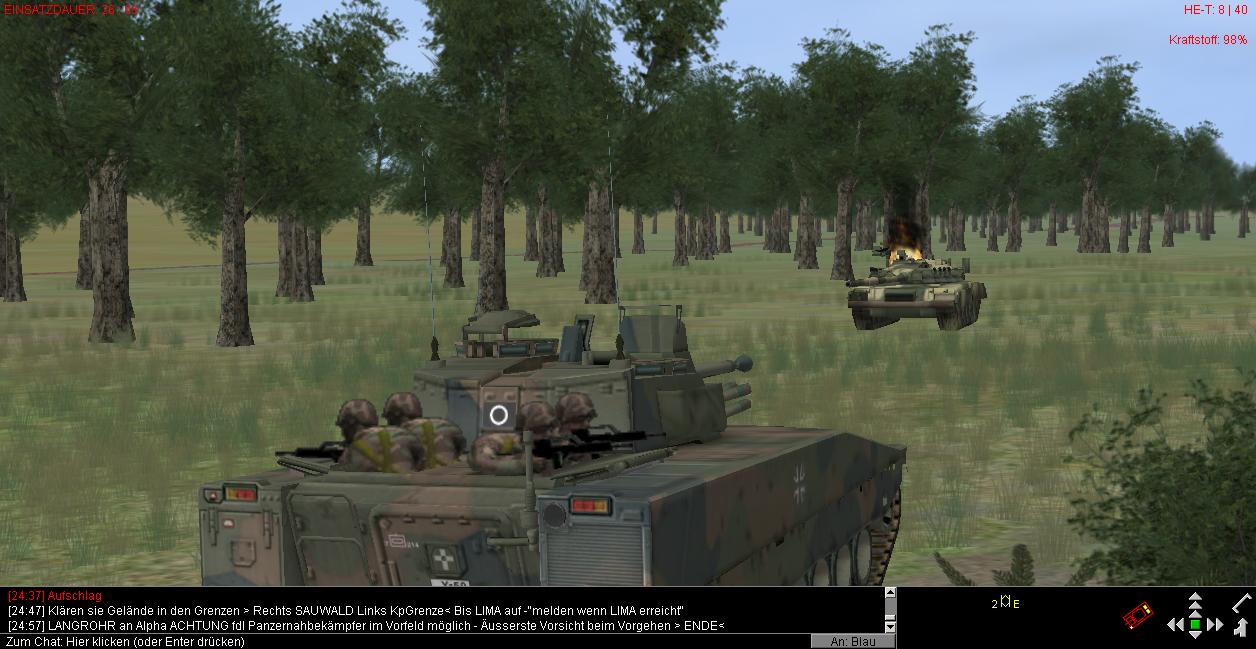
Task: Click the chat input field
Action: 400,641
